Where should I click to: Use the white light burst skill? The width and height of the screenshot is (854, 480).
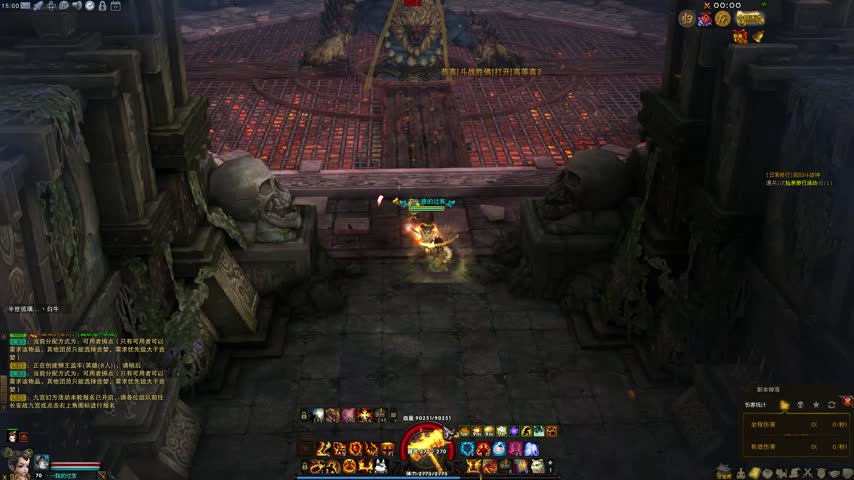[318, 415]
